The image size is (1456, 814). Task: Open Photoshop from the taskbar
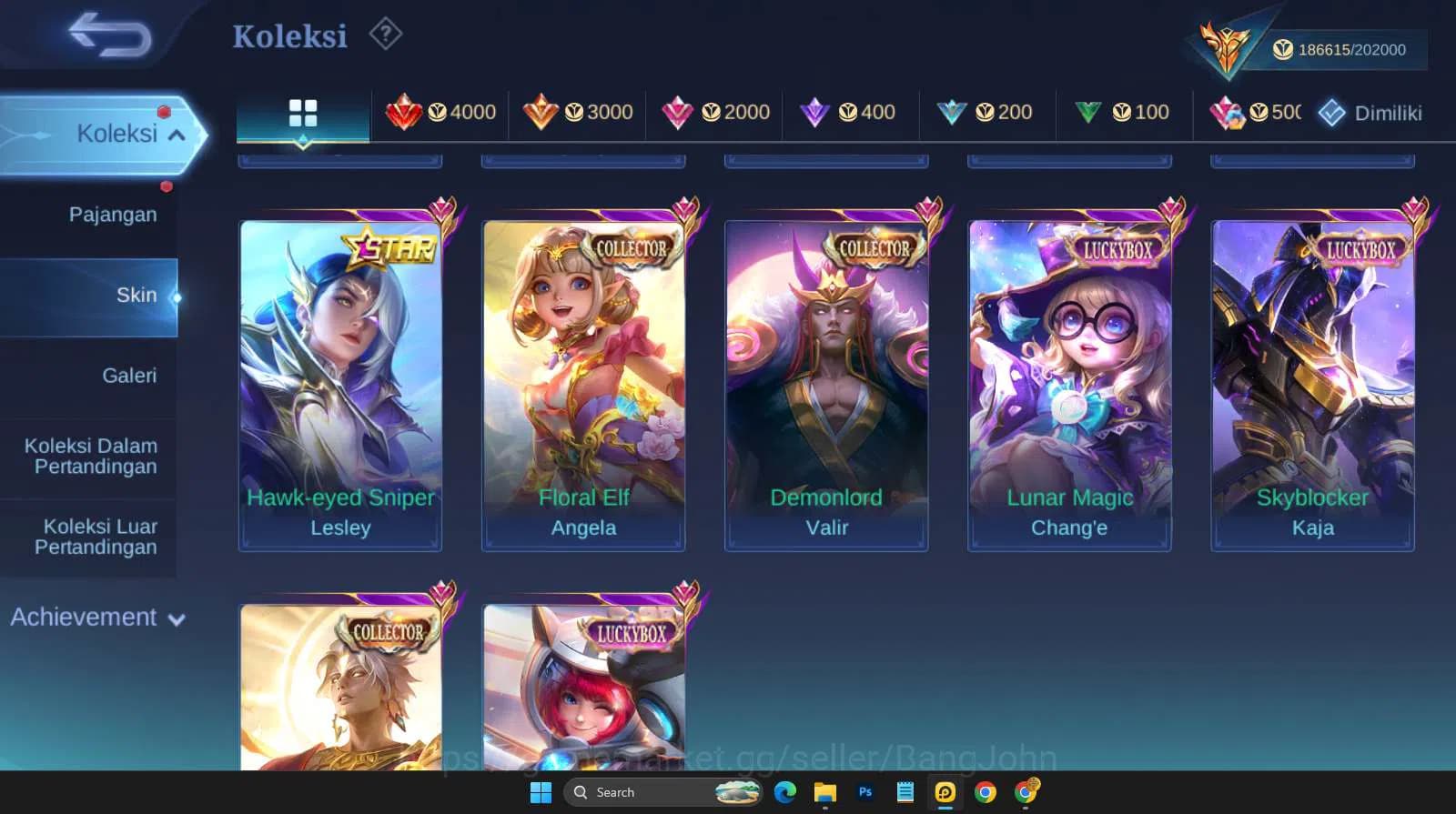pos(864,792)
